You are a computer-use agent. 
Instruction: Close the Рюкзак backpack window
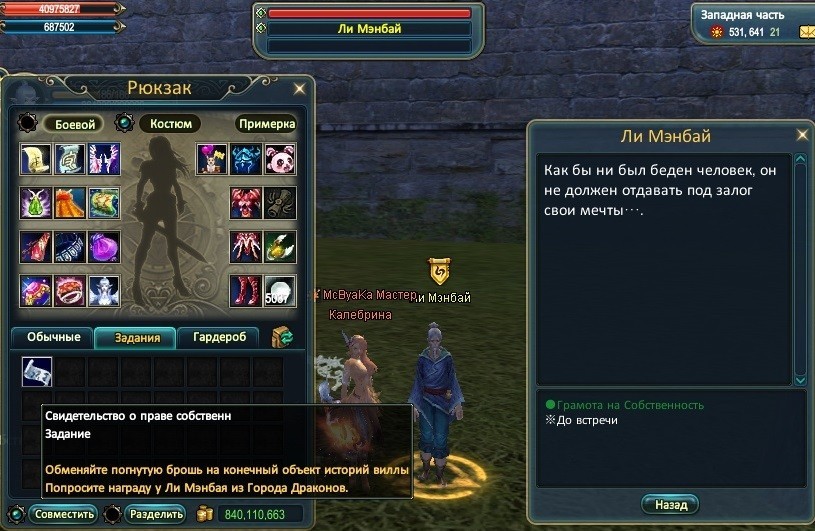(x=299, y=88)
